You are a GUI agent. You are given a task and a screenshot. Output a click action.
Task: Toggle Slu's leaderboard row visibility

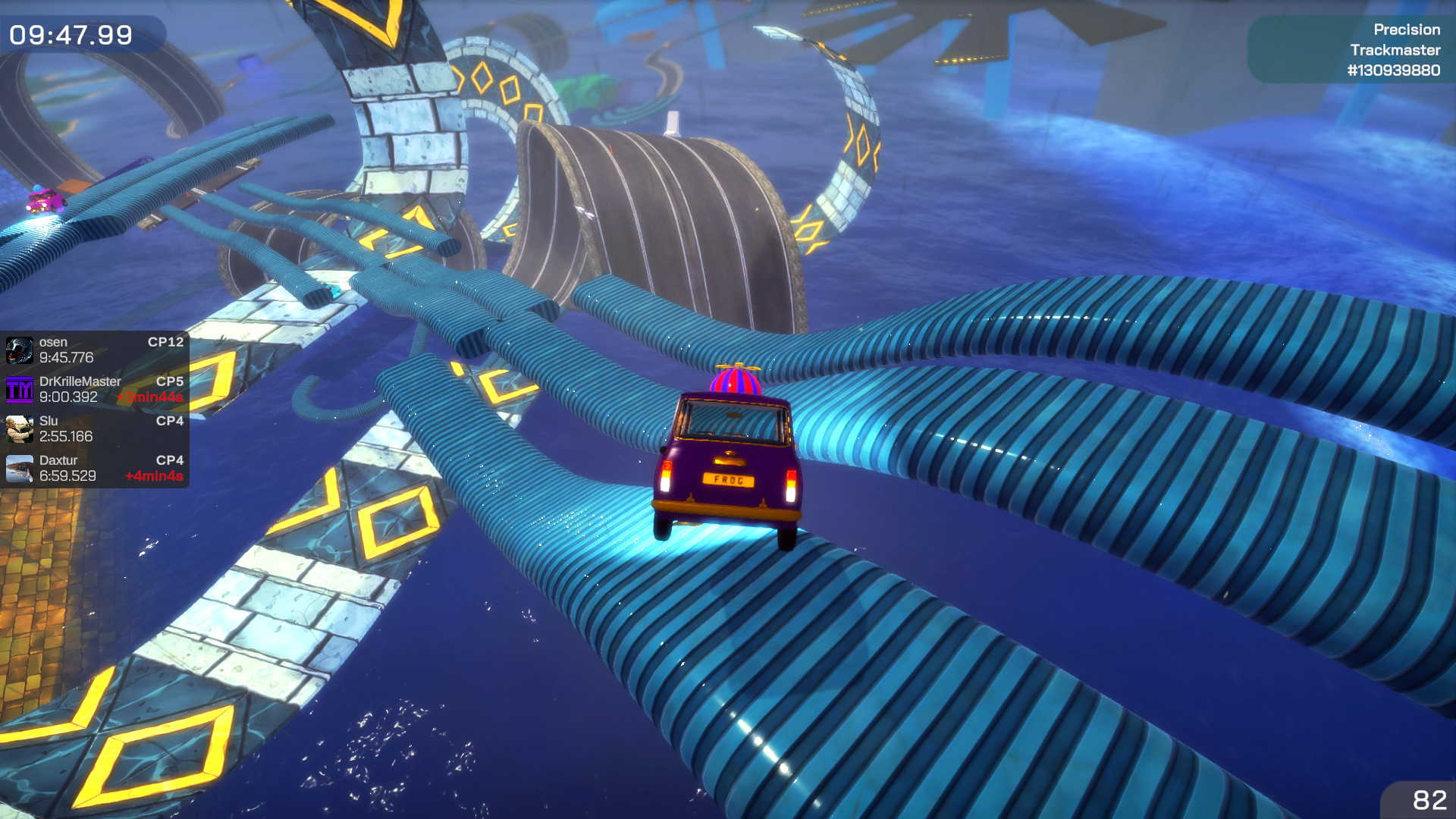pyautogui.click(x=95, y=429)
